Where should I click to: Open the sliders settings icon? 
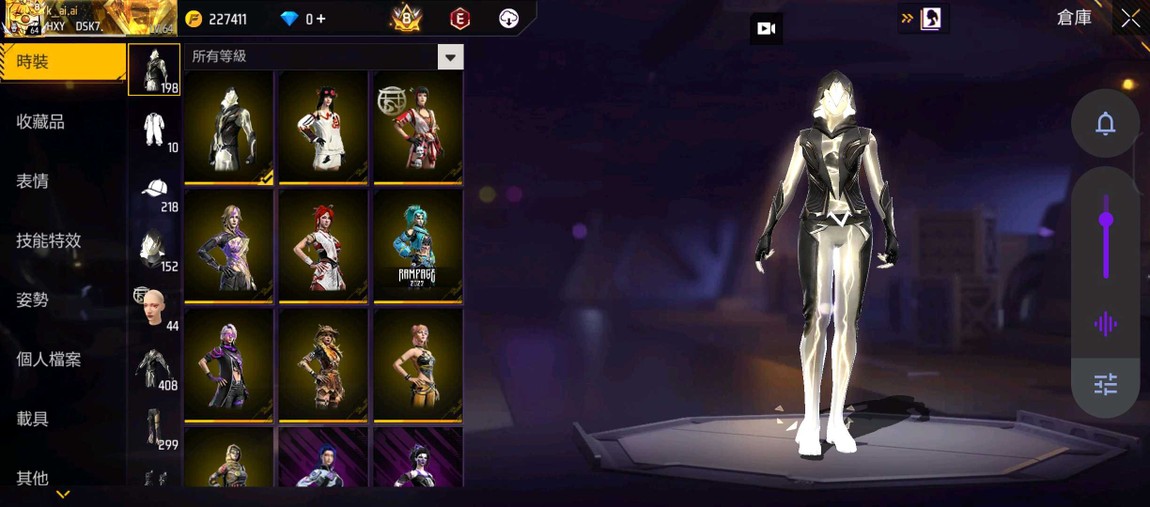coord(1105,384)
